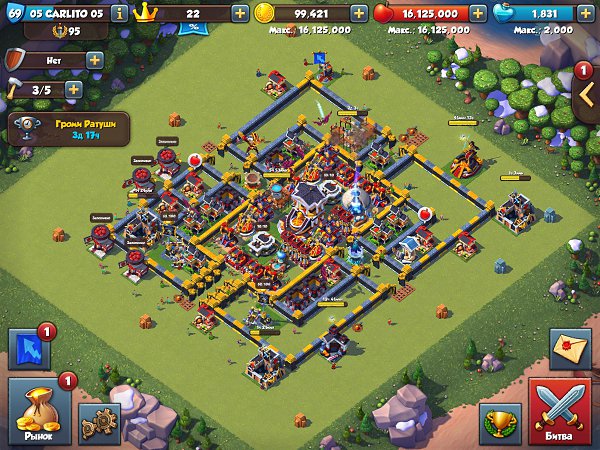This screenshot has height=450, width=600.
Task: Tap the blue cursor arrow button
Action: point(28,350)
